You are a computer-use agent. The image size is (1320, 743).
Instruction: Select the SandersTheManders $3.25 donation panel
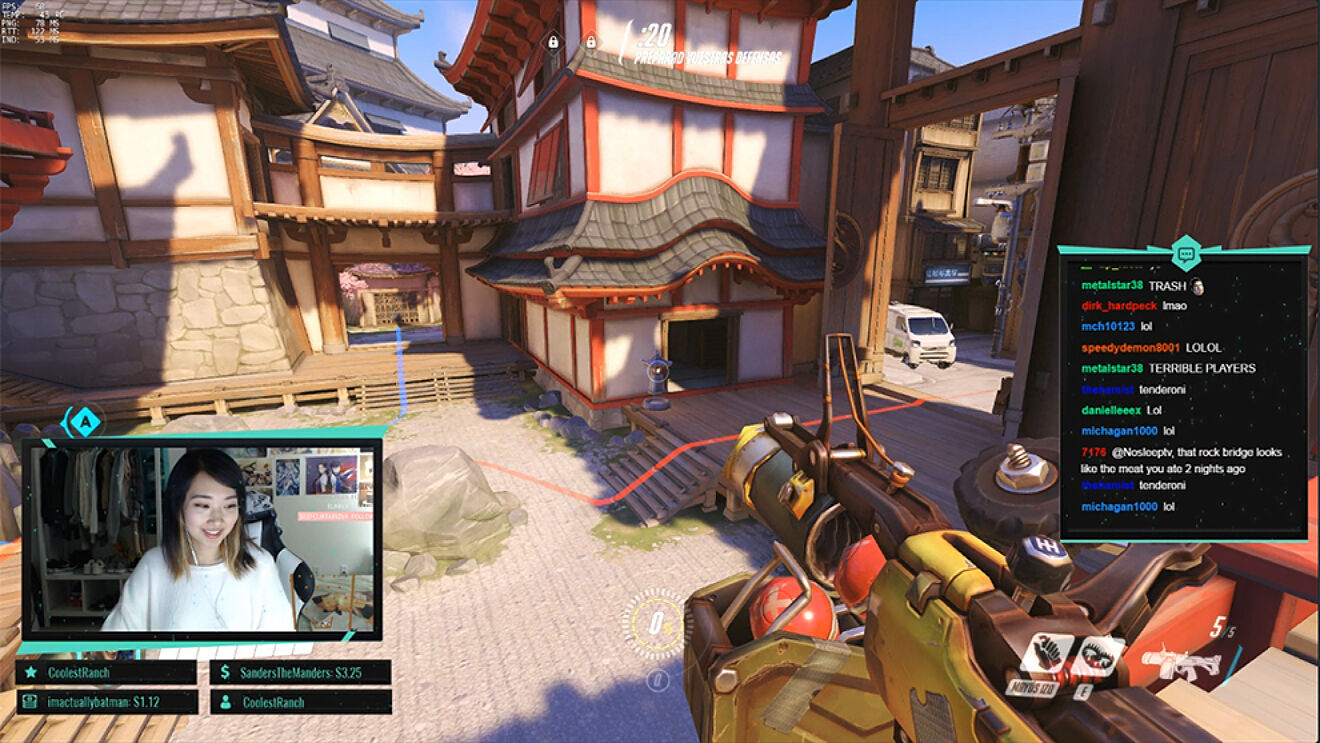pos(300,672)
